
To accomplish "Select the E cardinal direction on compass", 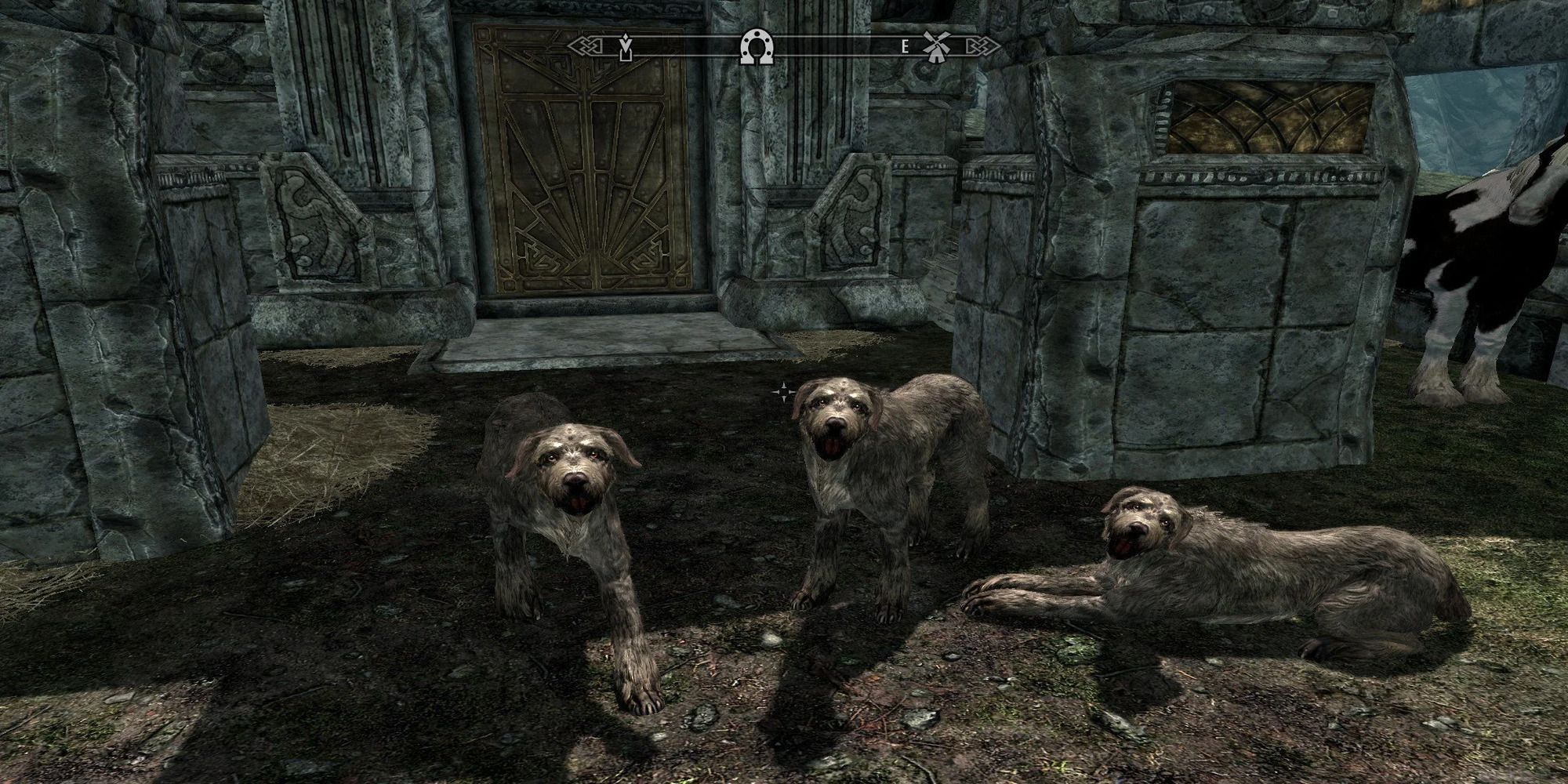I will click(x=906, y=45).
